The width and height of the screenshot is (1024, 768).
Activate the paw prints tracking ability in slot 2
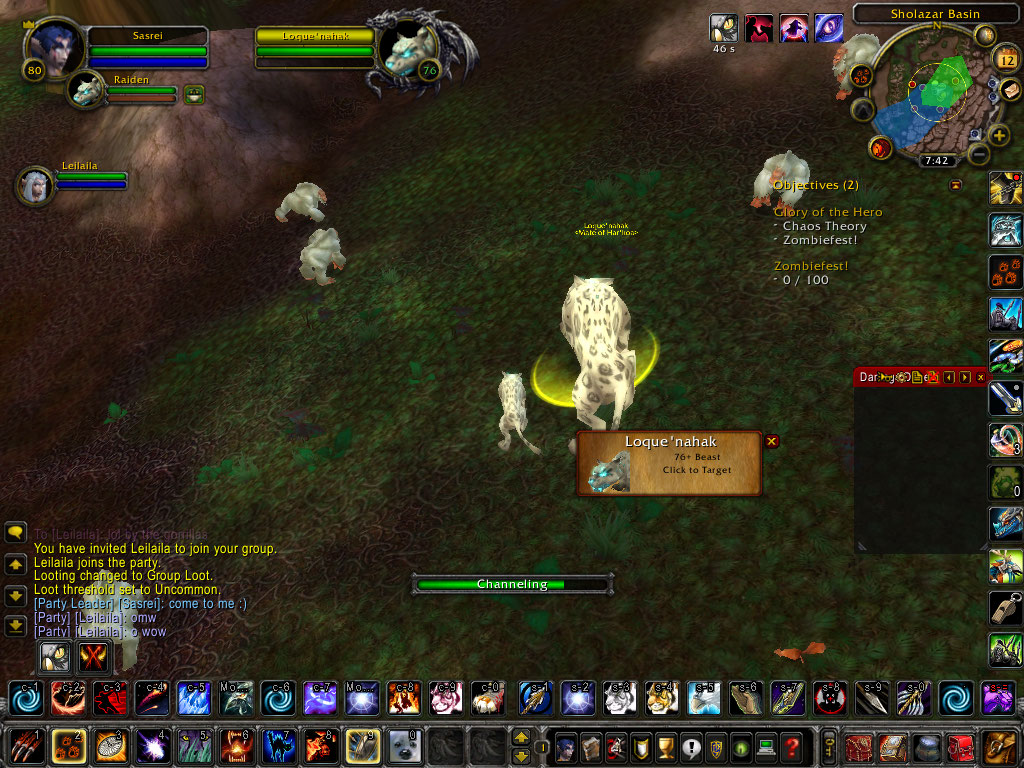pyautogui.click(x=67, y=746)
